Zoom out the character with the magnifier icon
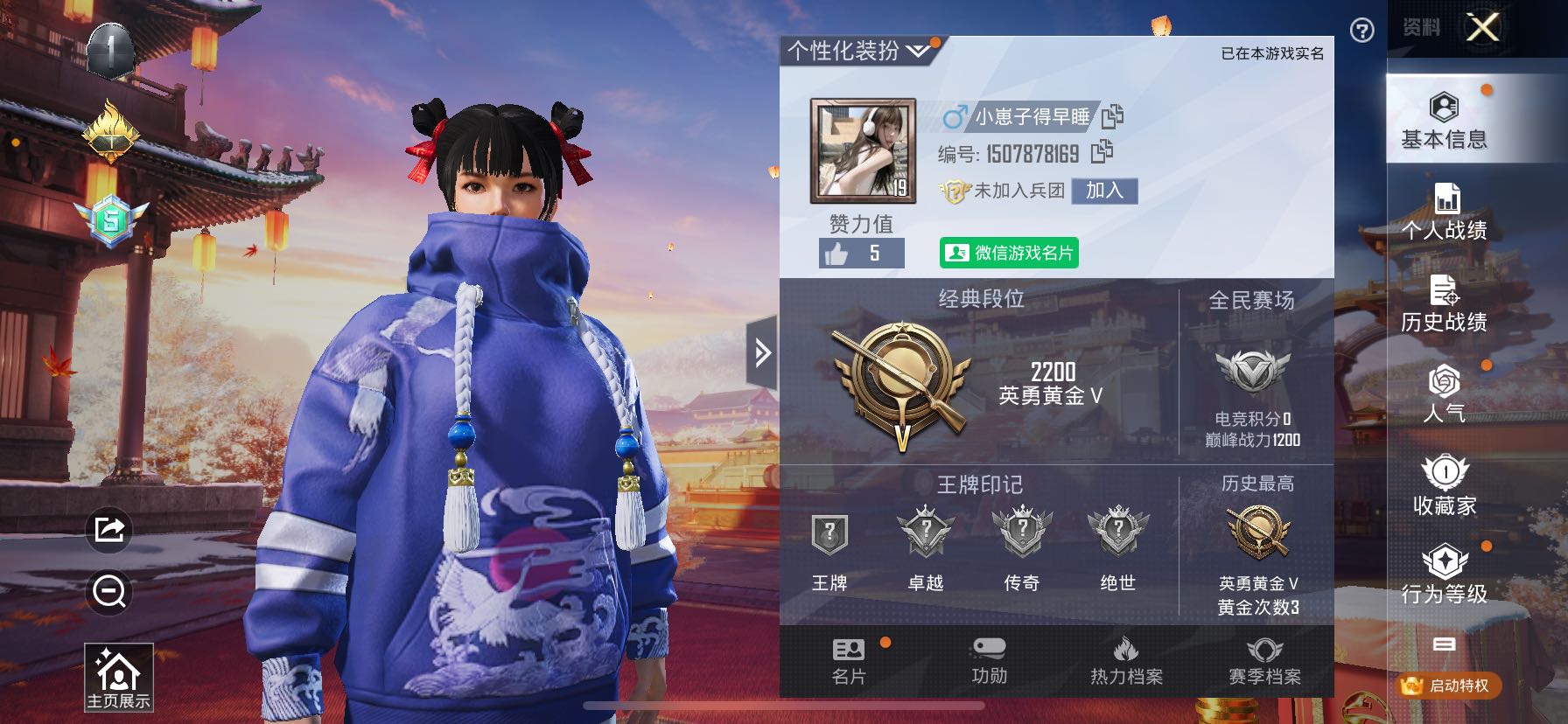1568x724 pixels. coord(109,592)
